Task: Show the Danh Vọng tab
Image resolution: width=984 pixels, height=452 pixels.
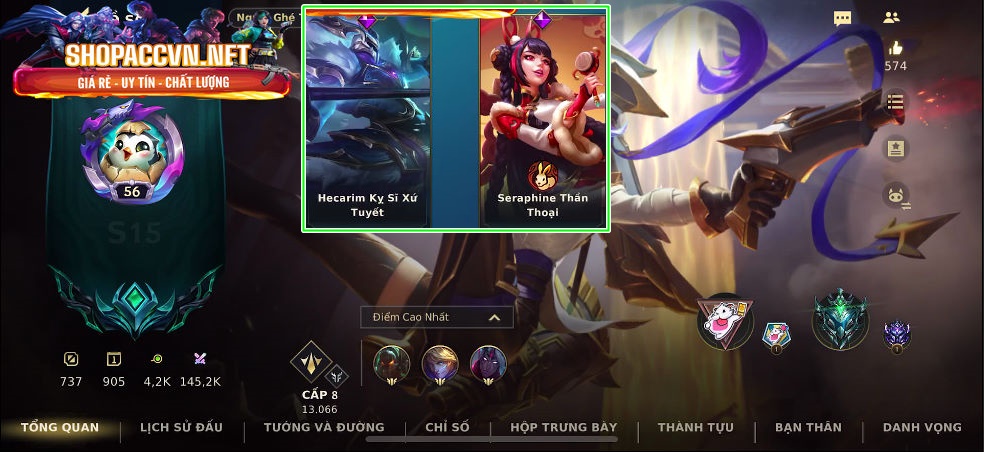Action: click(x=922, y=428)
